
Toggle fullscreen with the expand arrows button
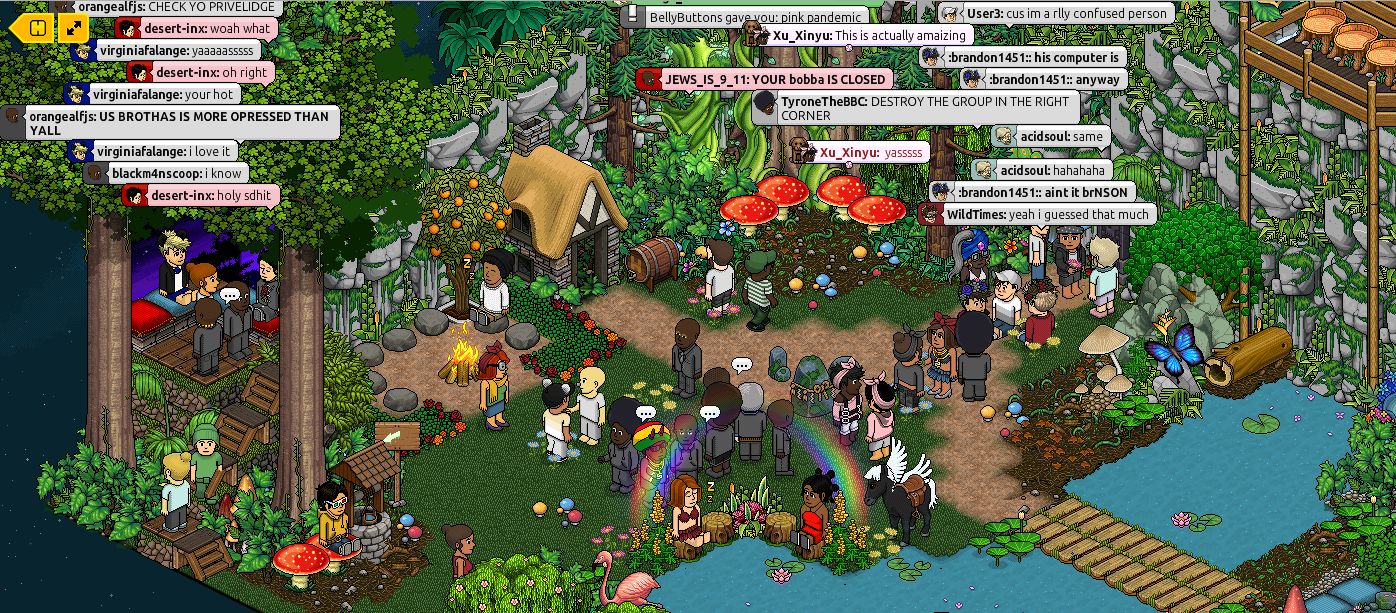(x=74, y=28)
